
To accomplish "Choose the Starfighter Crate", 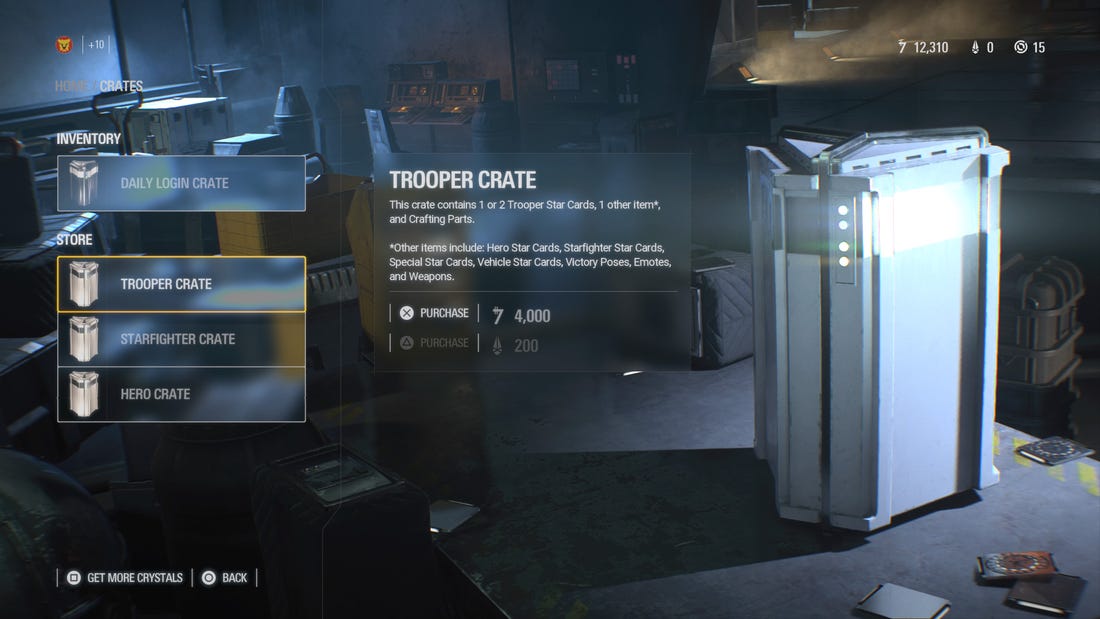I will 181,339.
